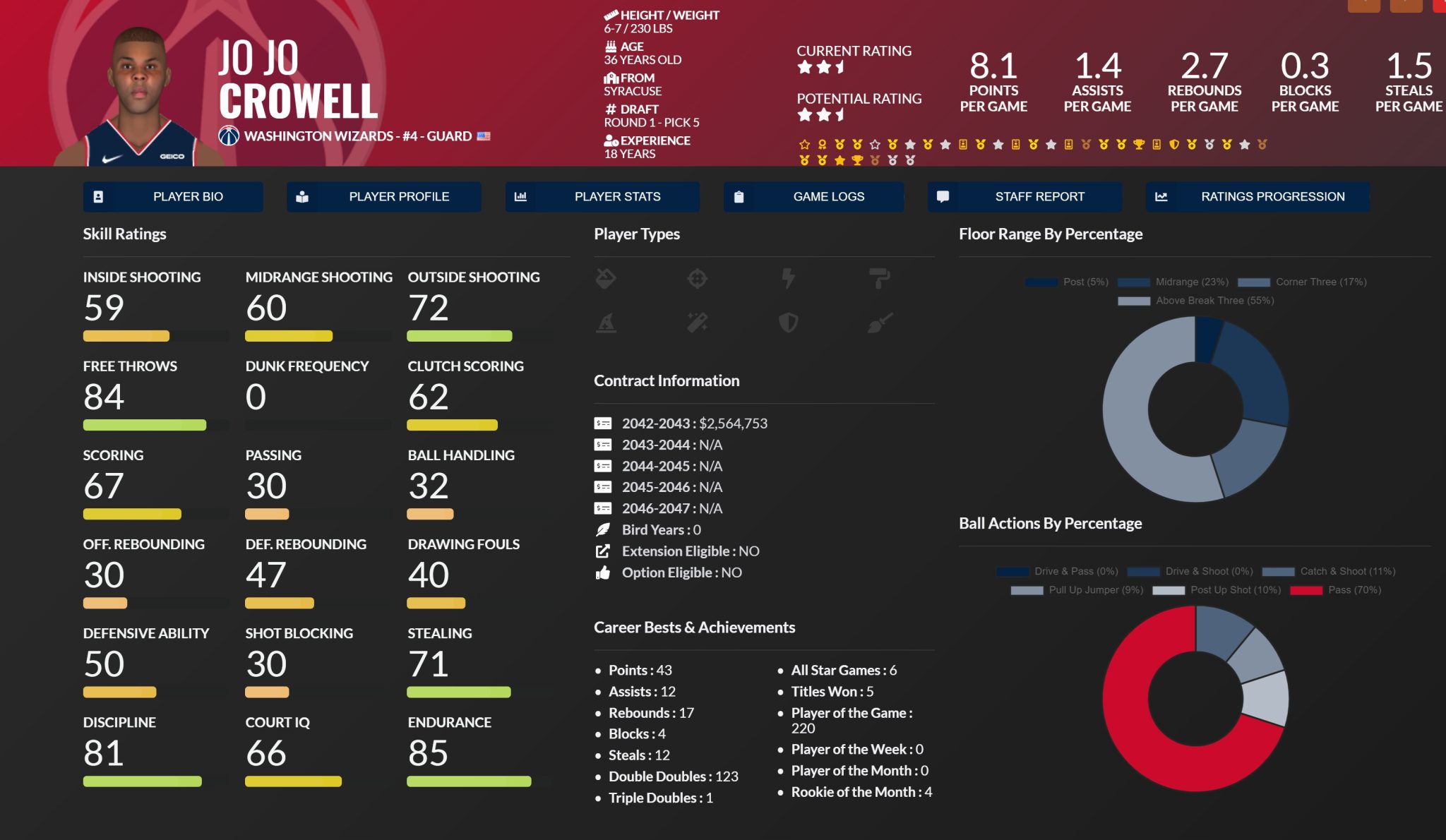Open the Player Bio tab
Screen dimensions: 1446x840
173,197
